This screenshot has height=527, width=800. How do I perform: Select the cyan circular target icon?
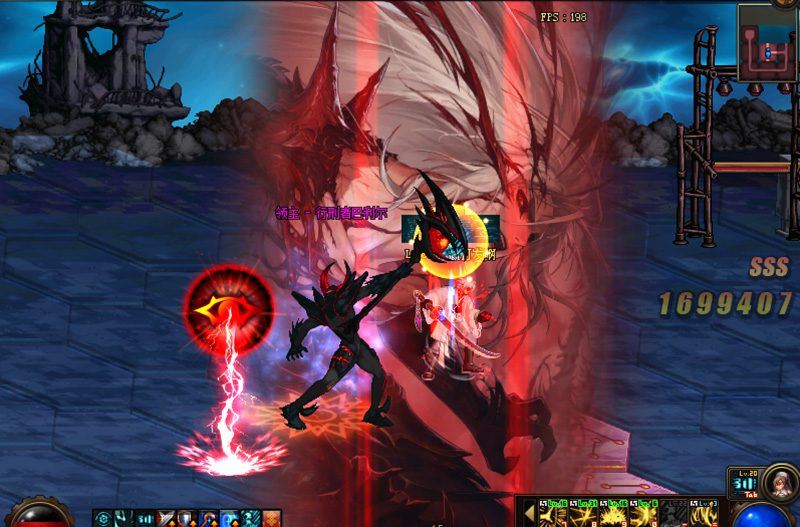102,518
